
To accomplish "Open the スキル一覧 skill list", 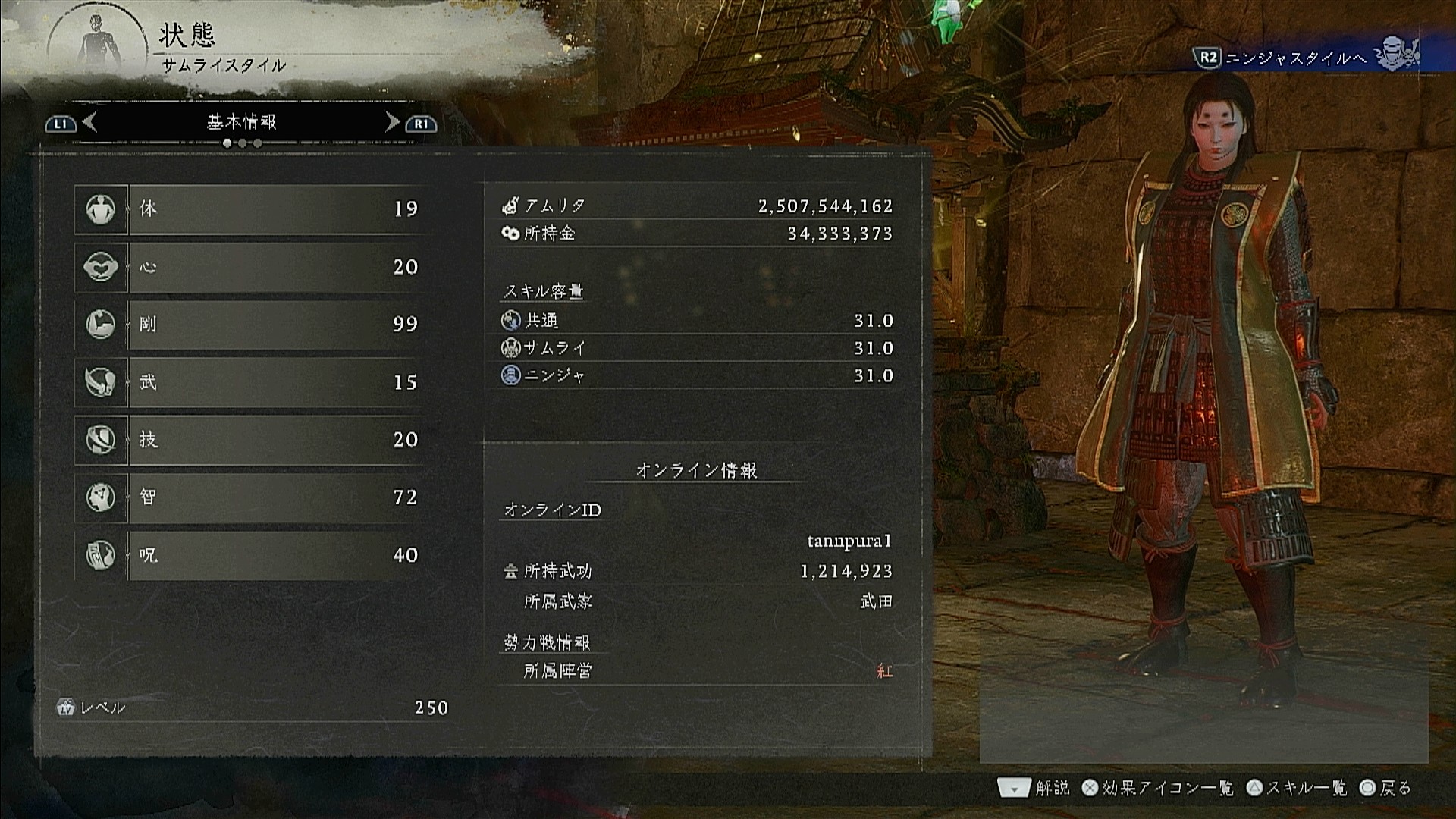I will click(x=1297, y=789).
